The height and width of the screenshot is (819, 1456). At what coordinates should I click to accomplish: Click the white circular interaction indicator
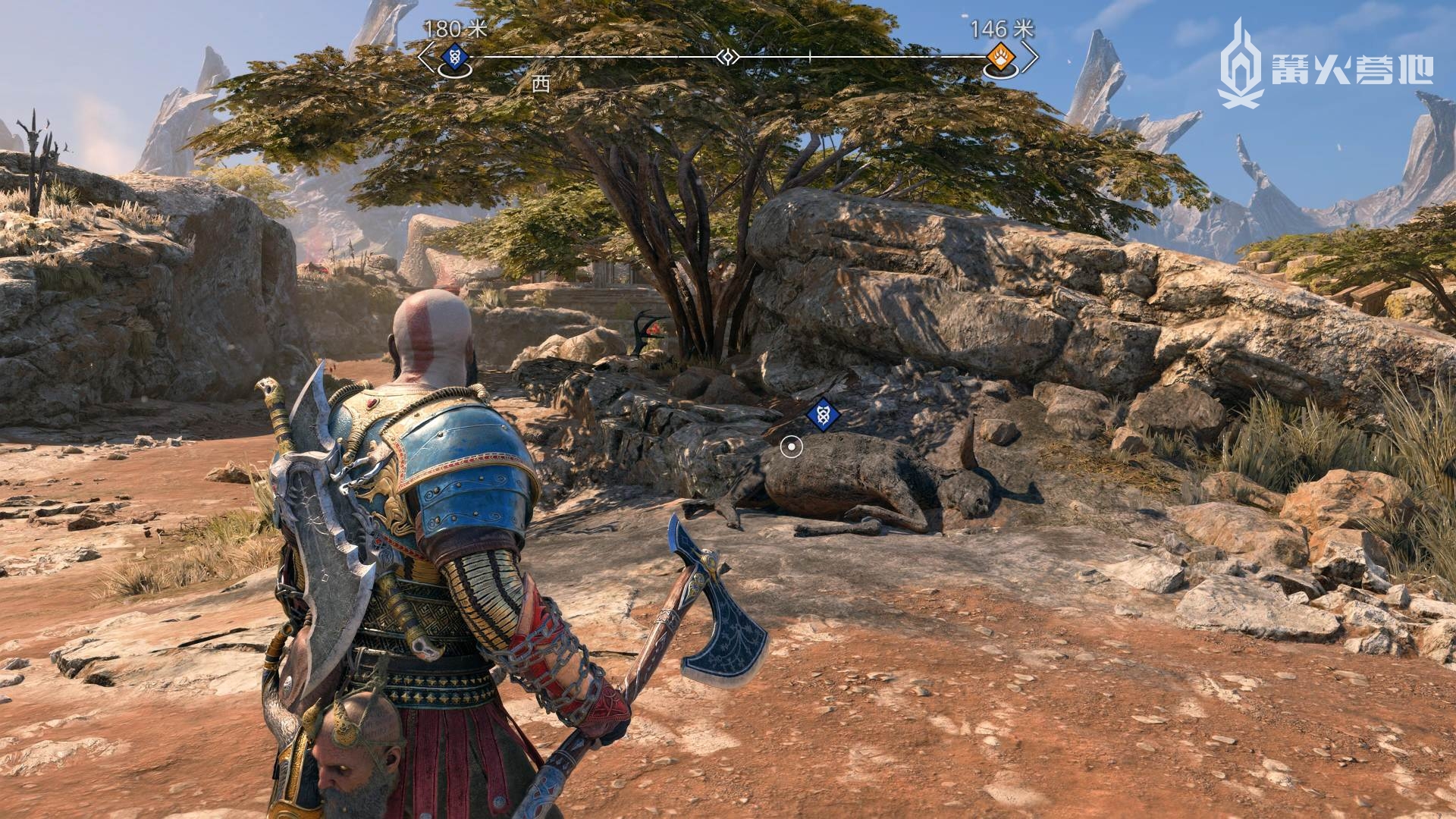pos(791,447)
